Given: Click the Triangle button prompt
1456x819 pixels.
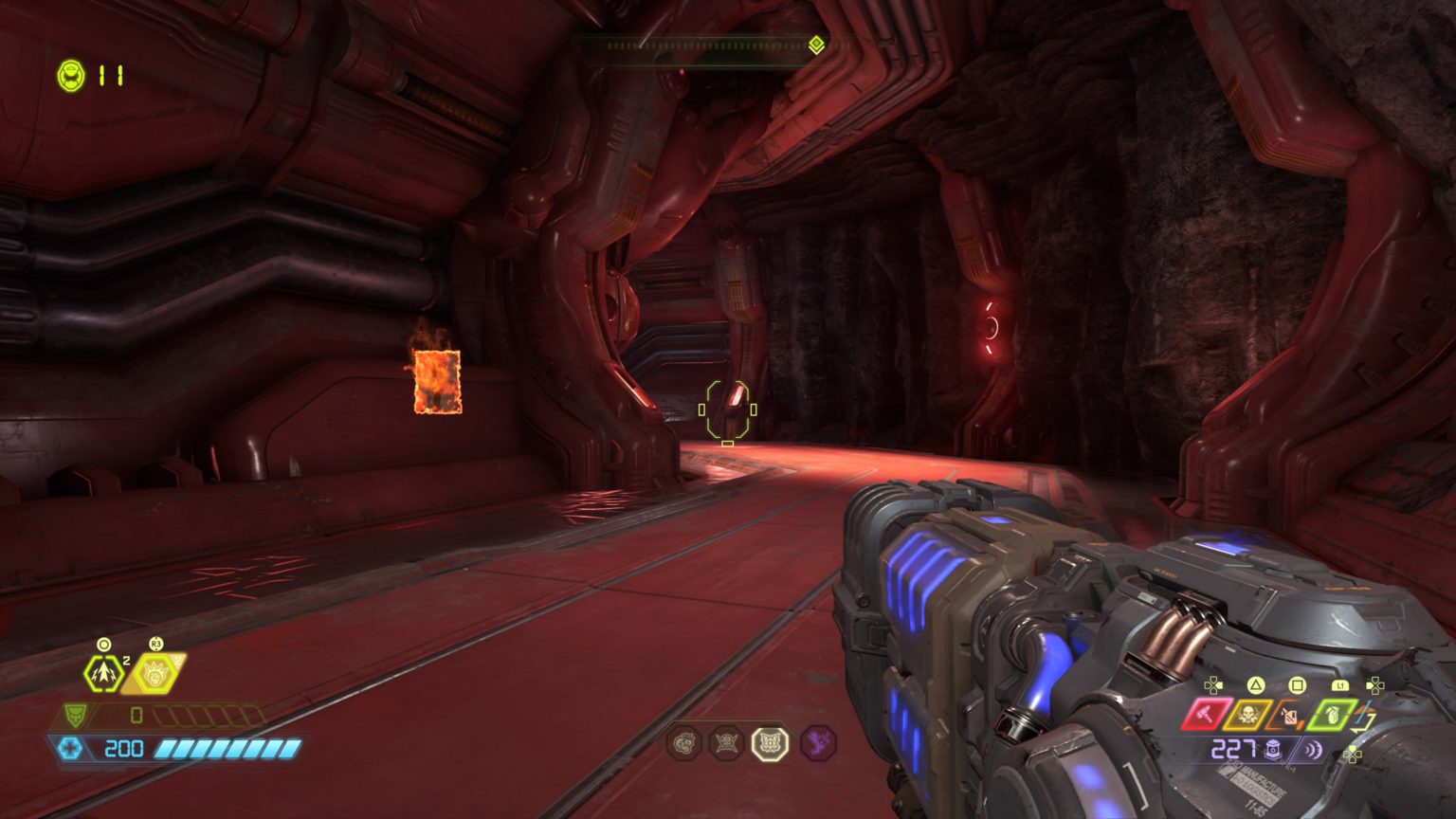Looking at the screenshot, I should coord(1255,684).
